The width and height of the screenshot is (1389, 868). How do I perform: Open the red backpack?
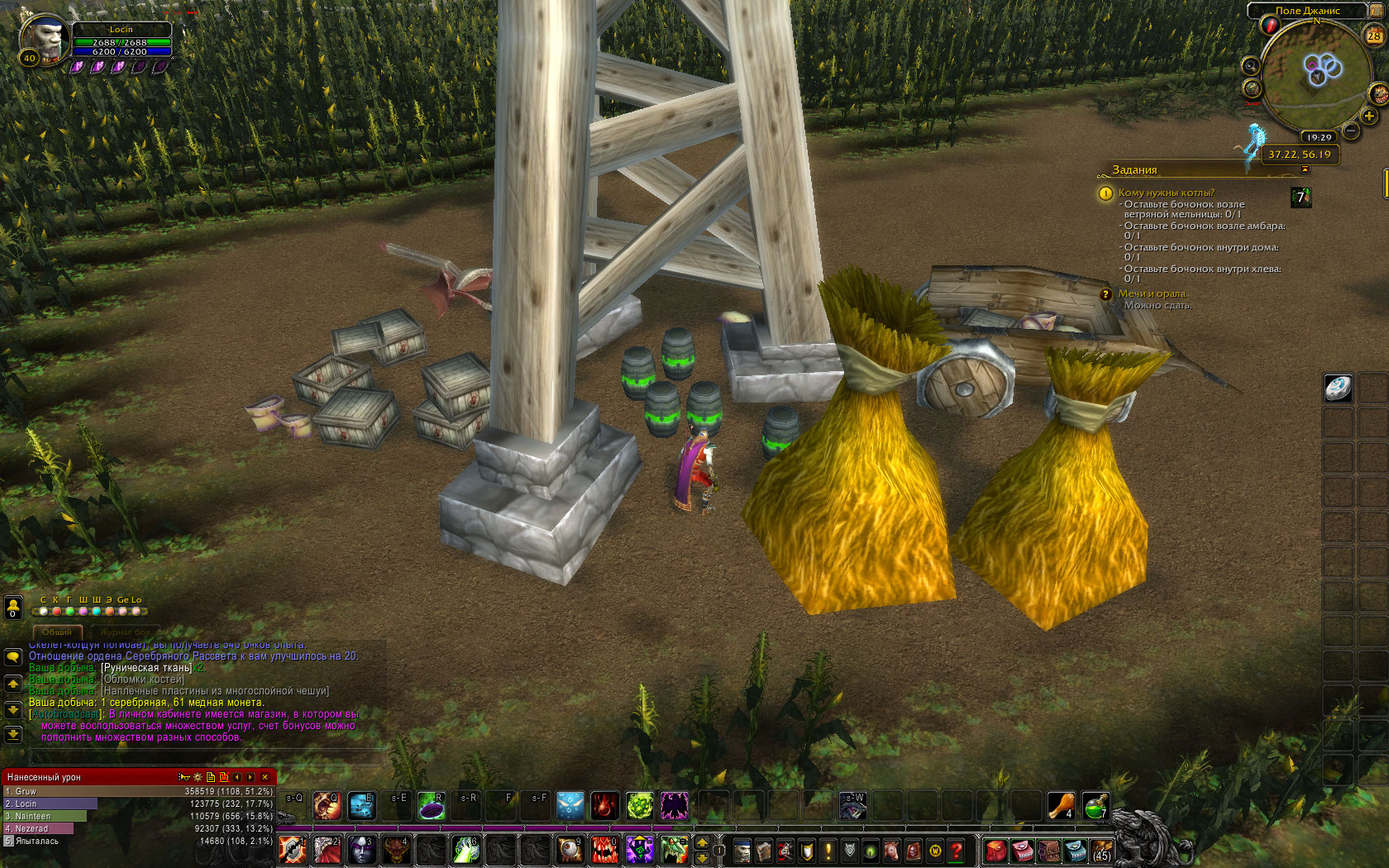click(996, 850)
